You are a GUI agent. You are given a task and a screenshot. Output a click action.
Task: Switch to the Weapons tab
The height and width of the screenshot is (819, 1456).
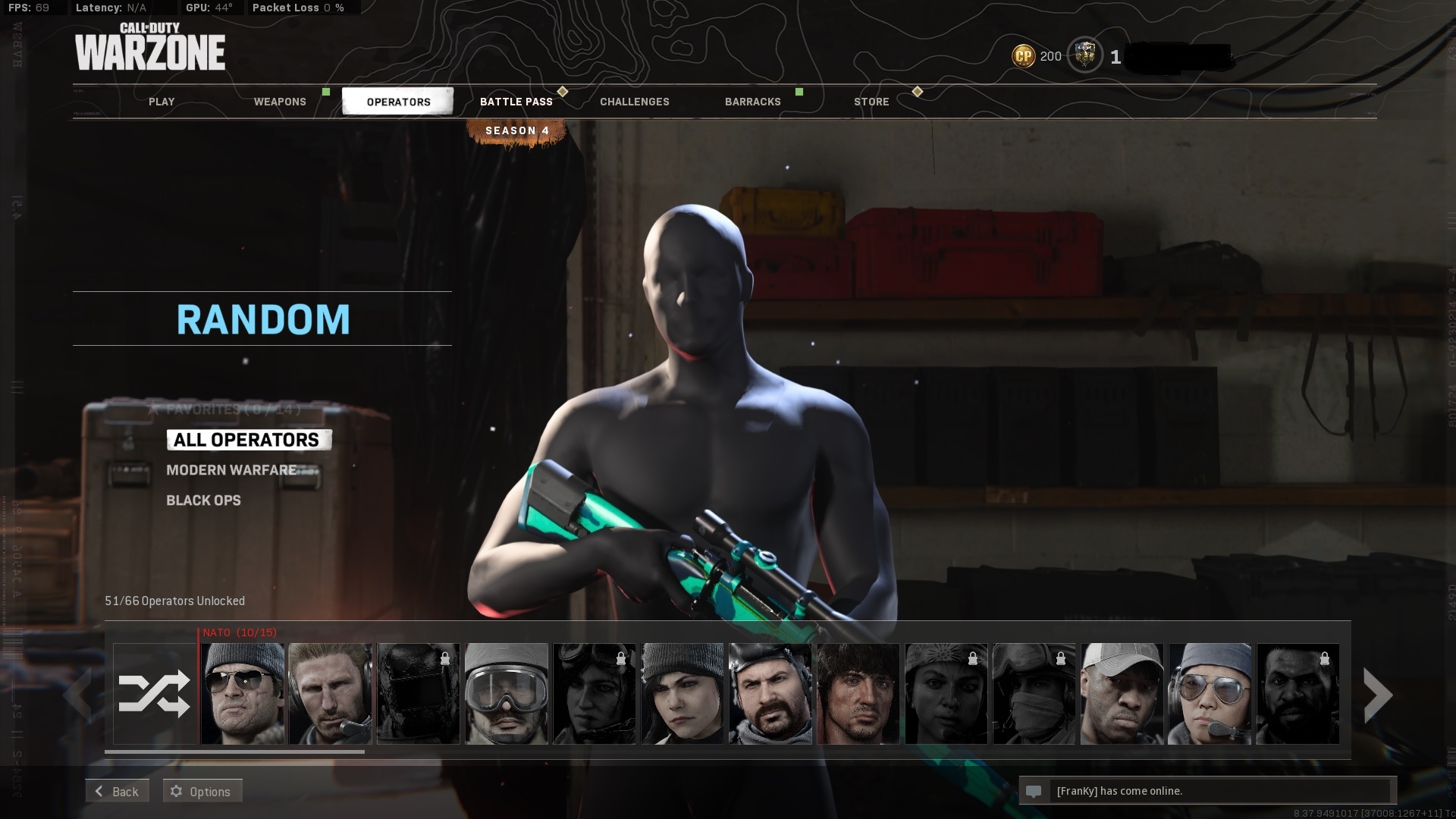click(x=280, y=102)
